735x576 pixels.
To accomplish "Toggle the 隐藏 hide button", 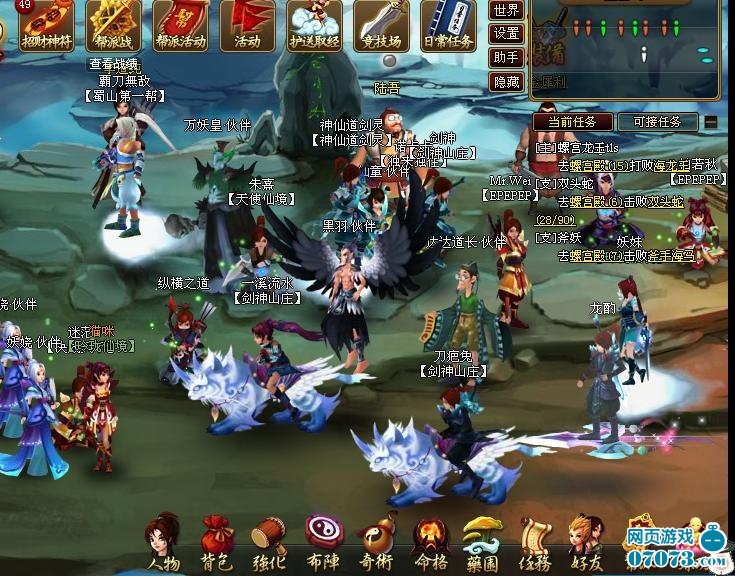I will point(507,82).
